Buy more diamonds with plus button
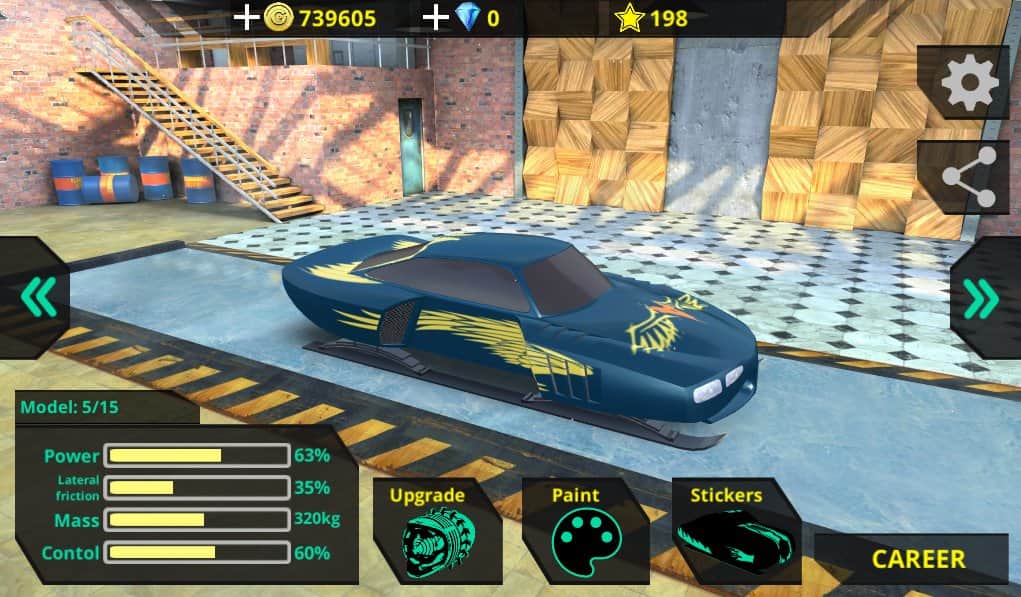The width and height of the screenshot is (1021, 597). [x=436, y=17]
